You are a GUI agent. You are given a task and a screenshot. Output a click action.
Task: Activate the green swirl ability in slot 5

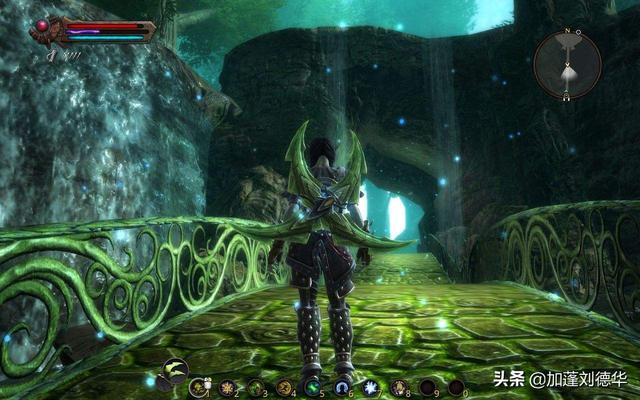click(x=312, y=386)
